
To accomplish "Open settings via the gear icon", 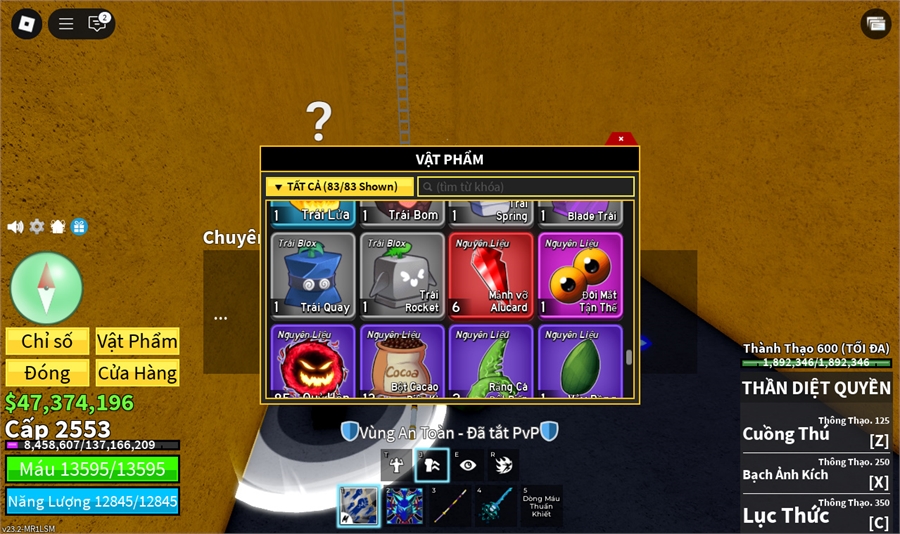I will pyautogui.click(x=37, y=227).
